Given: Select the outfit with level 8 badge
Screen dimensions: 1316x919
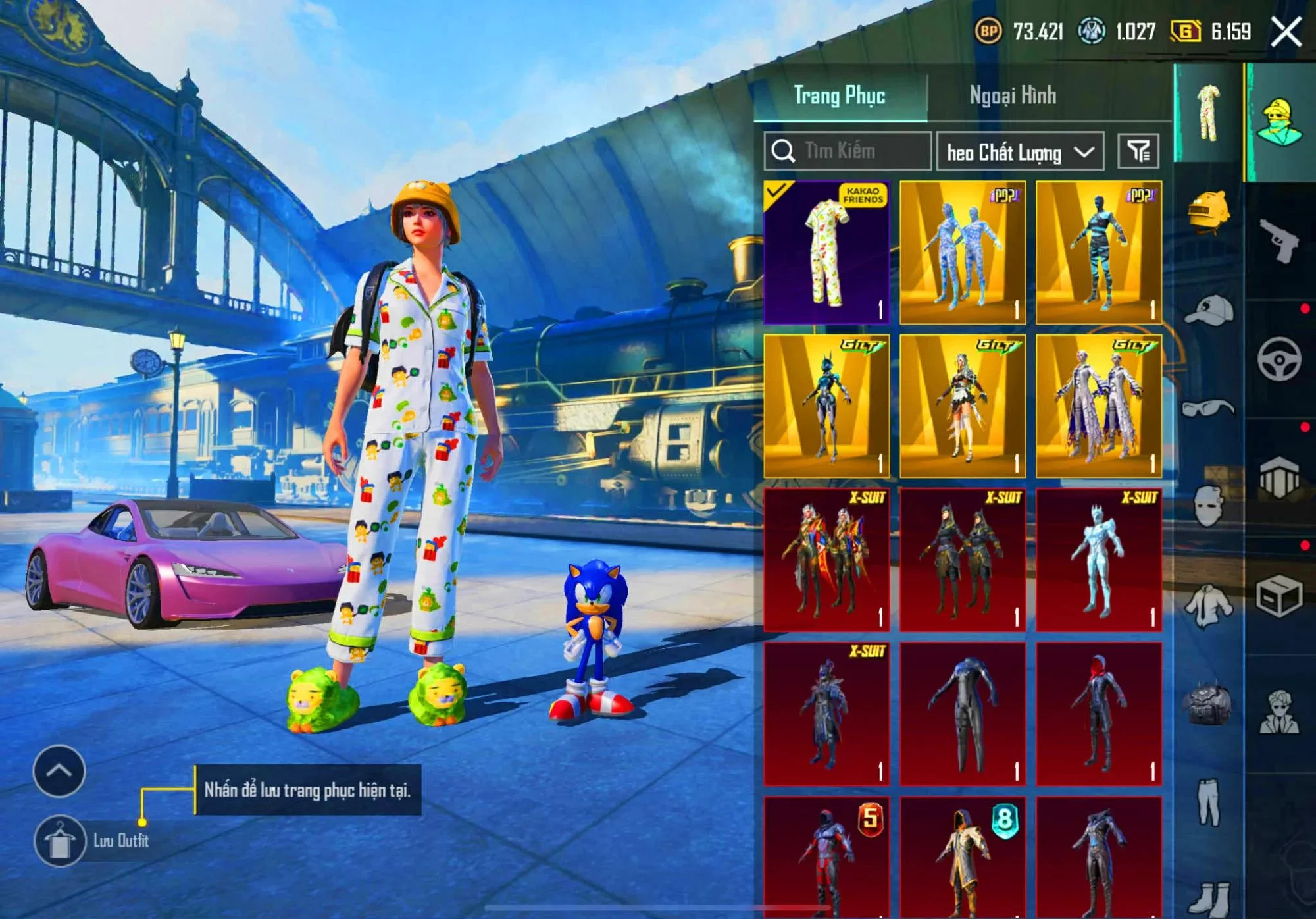Looking at the screenshot, I should coord(963,856).
